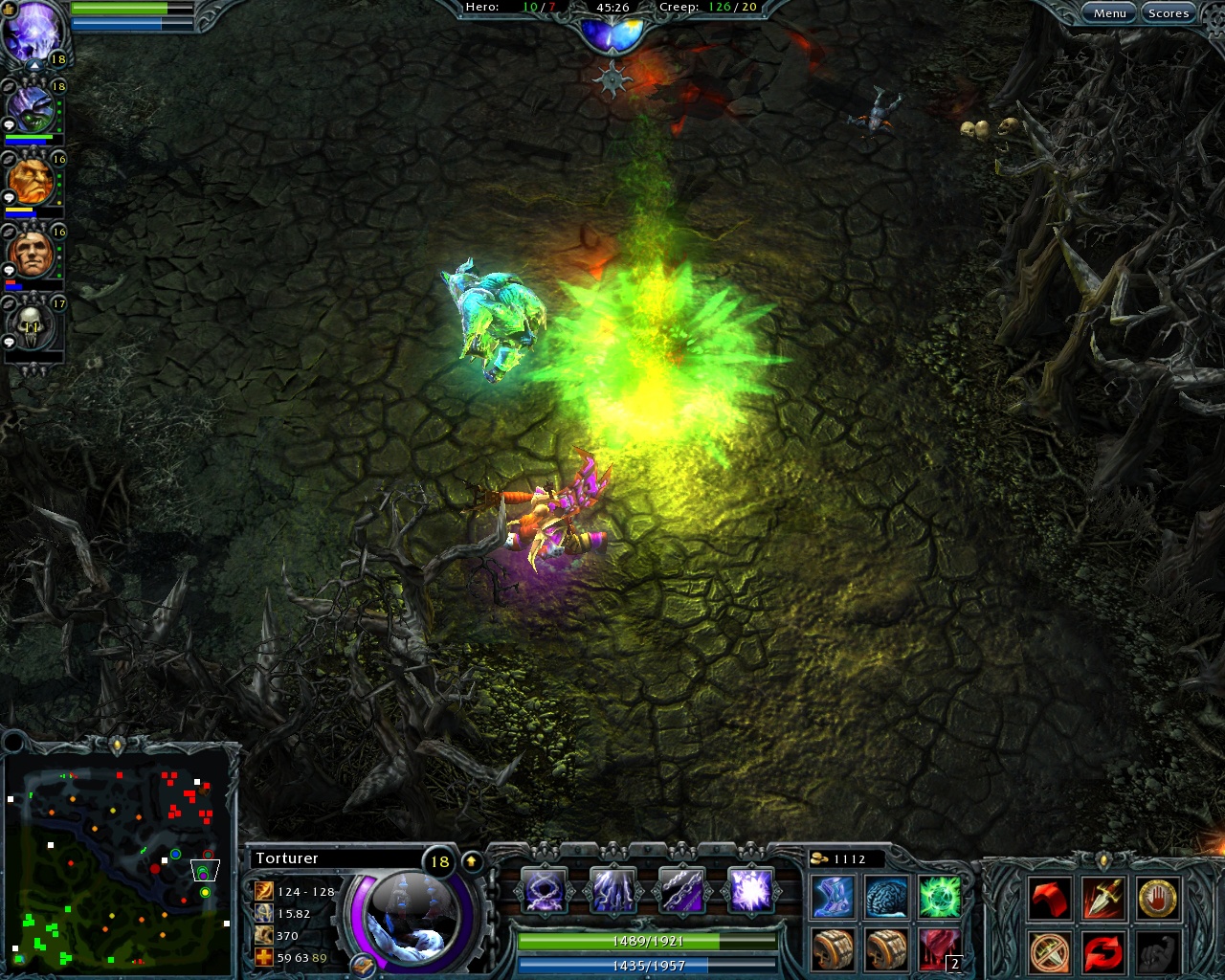Image resolution: width=1225 pixels, height=980 pixels.
Task: Open the Menu
Action: [x=1109, y=12]
